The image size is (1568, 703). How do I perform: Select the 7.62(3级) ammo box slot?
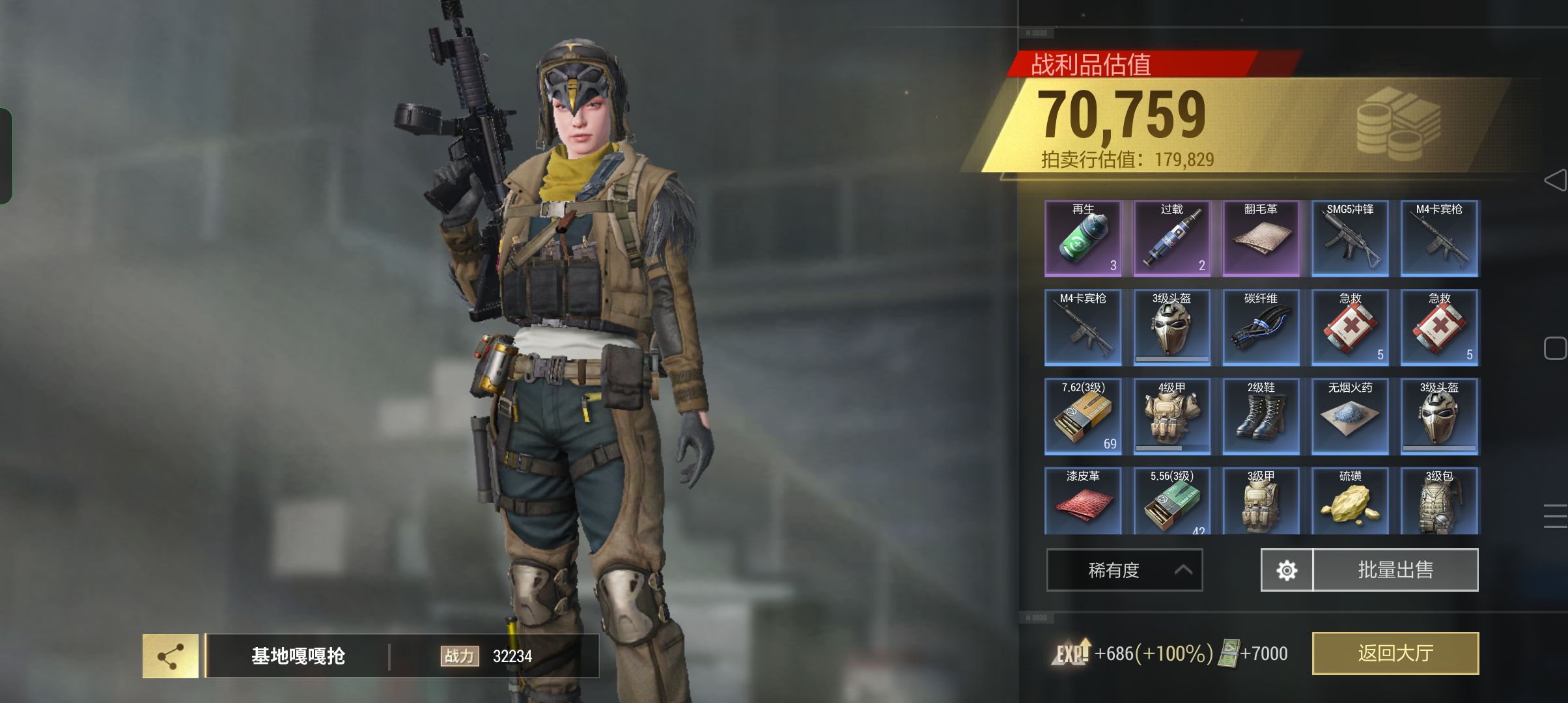pyautogui.click(x=1083, y=416)
